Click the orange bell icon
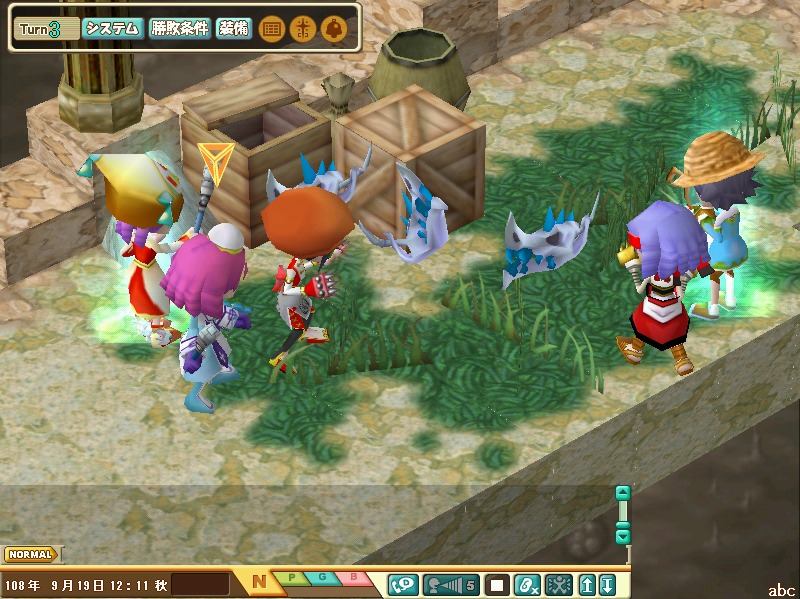Viewport: 800px width, 599px height. point(333,29)
